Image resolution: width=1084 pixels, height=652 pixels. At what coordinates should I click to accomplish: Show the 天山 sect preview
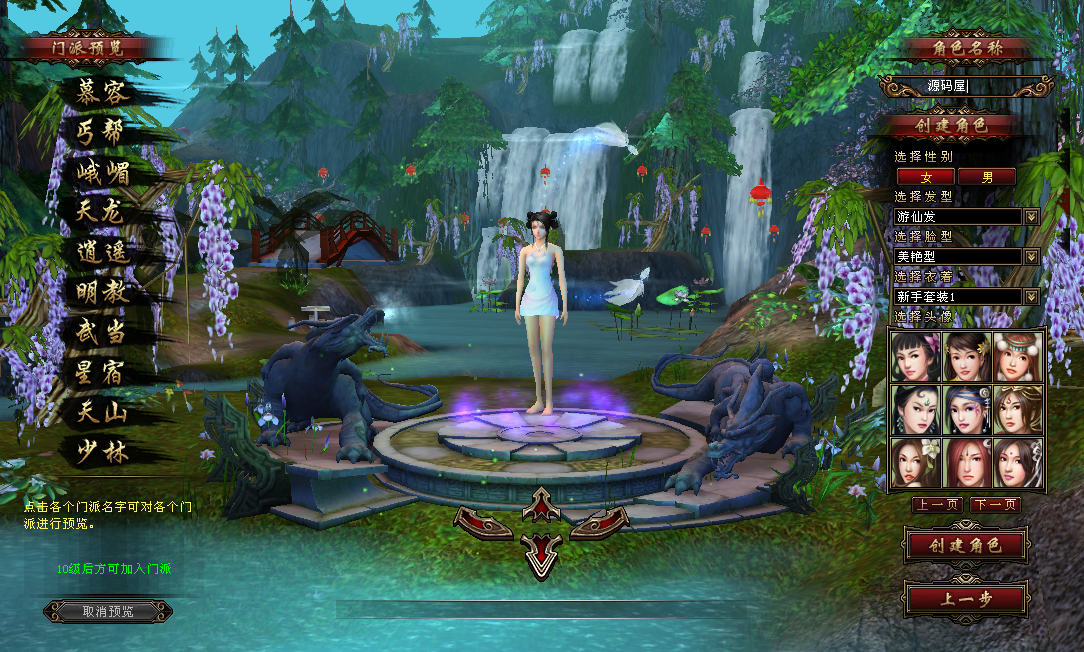(102, 411)
